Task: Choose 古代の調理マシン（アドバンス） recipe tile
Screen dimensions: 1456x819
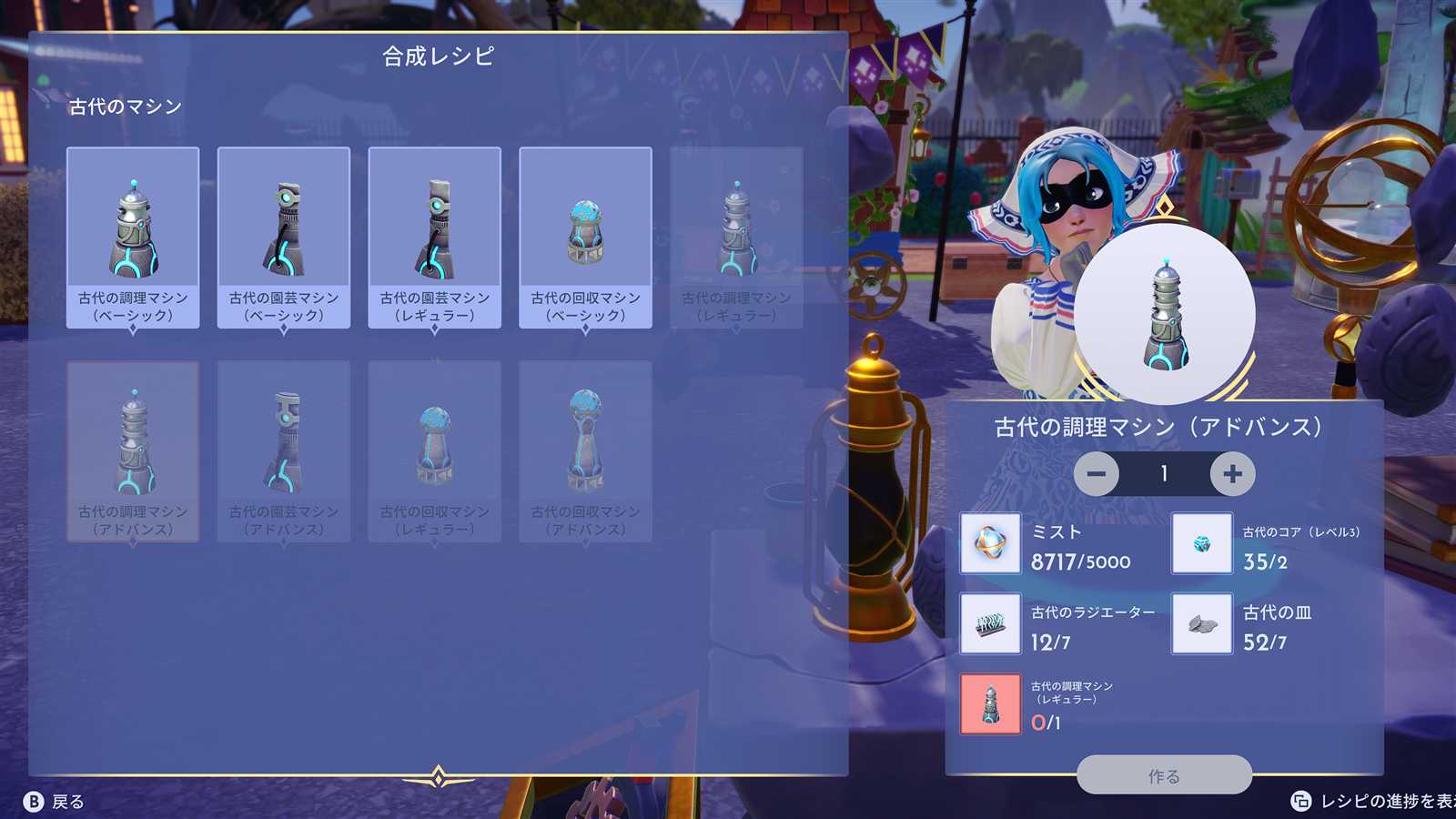Action: [133, 451]
